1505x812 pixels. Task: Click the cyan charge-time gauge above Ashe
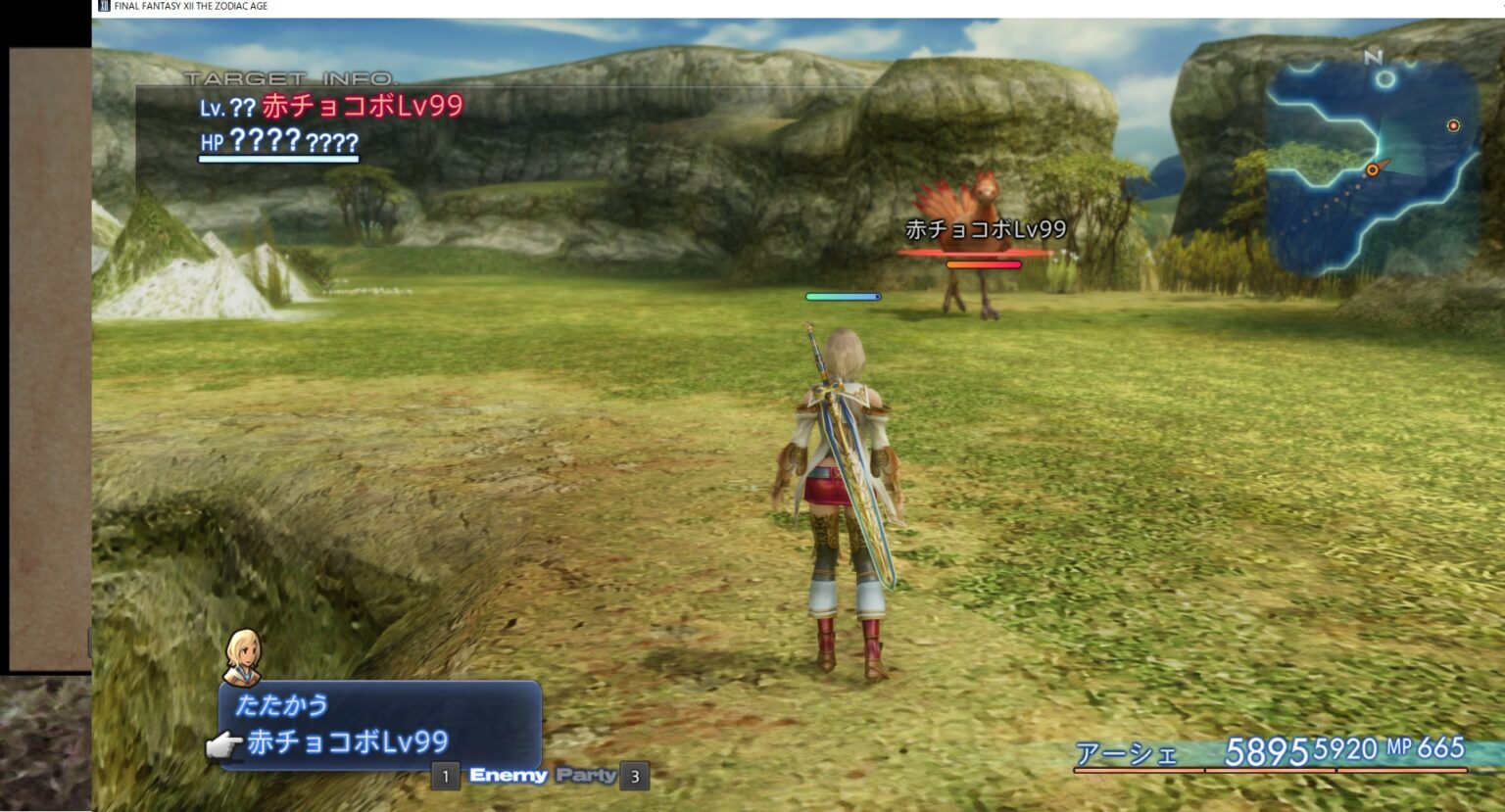click(x=841, y=295)
